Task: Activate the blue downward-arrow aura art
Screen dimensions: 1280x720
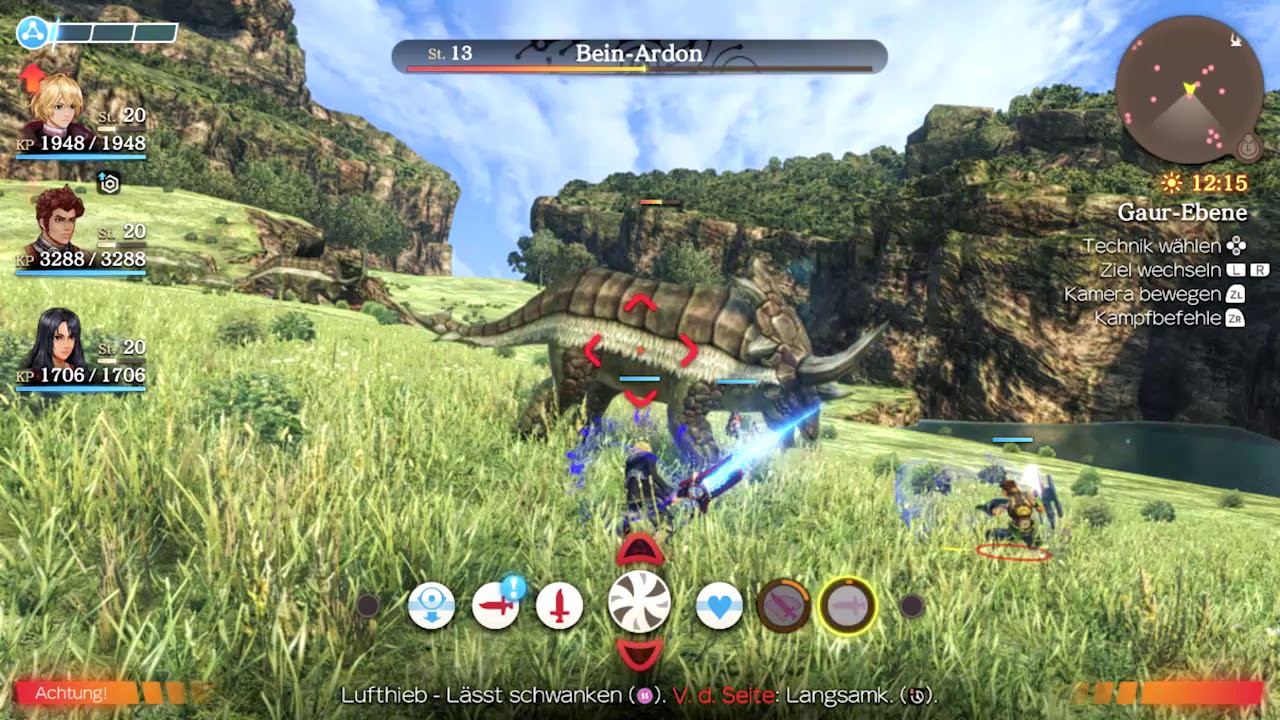Action: pyautogui.click(x=432, y=606)
